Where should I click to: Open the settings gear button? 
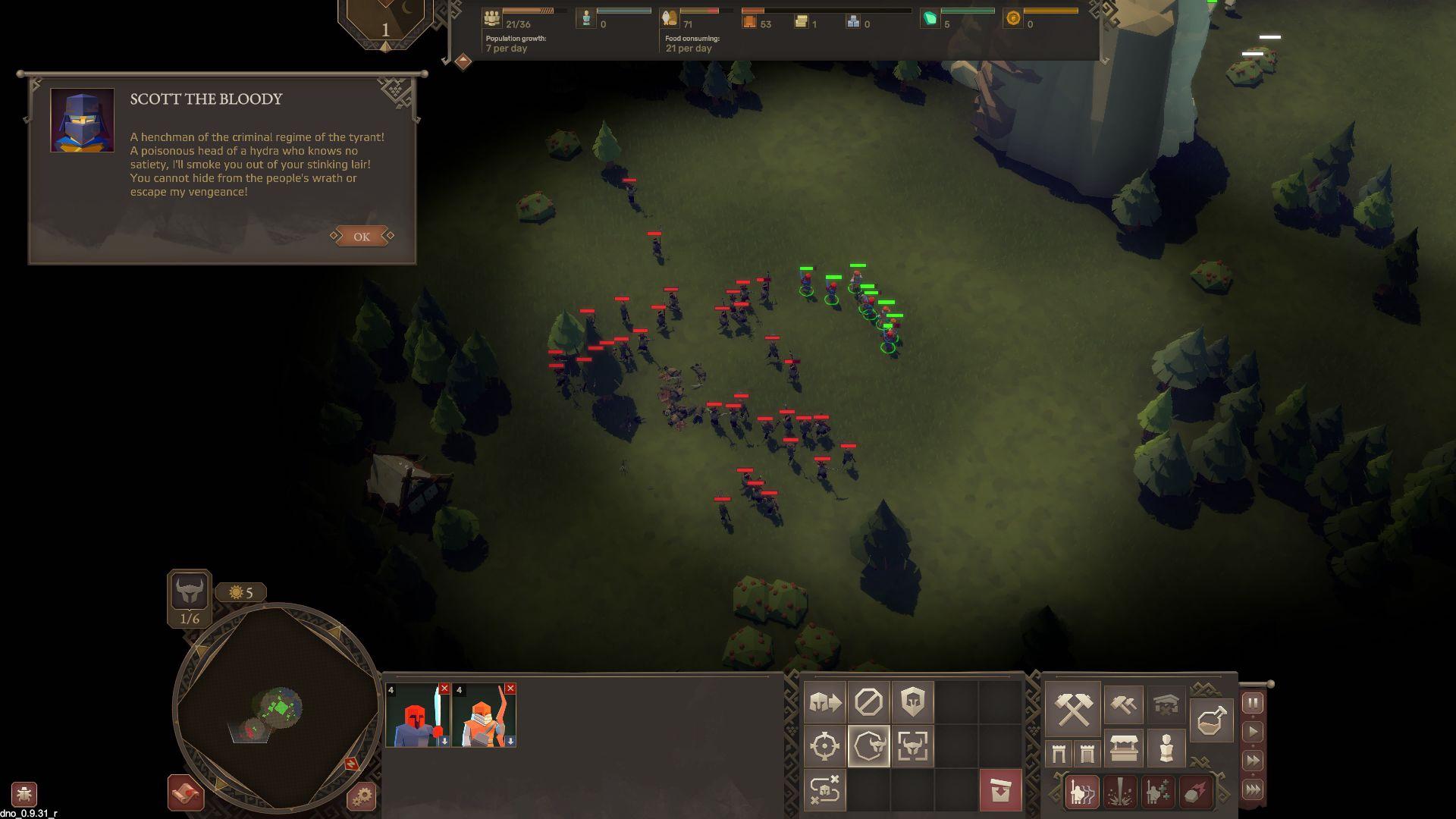point(362,796)
